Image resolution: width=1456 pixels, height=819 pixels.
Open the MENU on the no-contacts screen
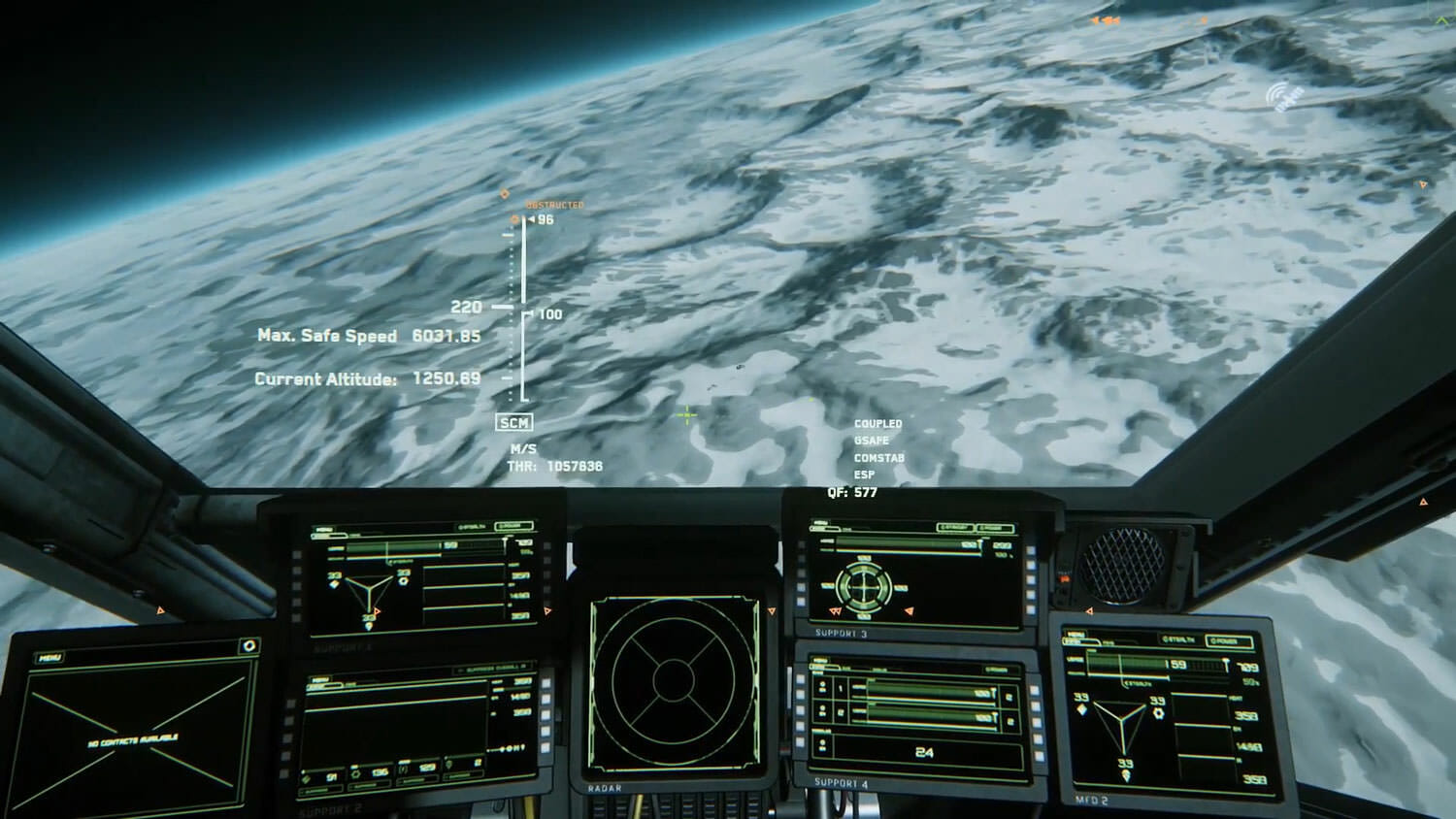pyautogui.click(x=50, y=658)
